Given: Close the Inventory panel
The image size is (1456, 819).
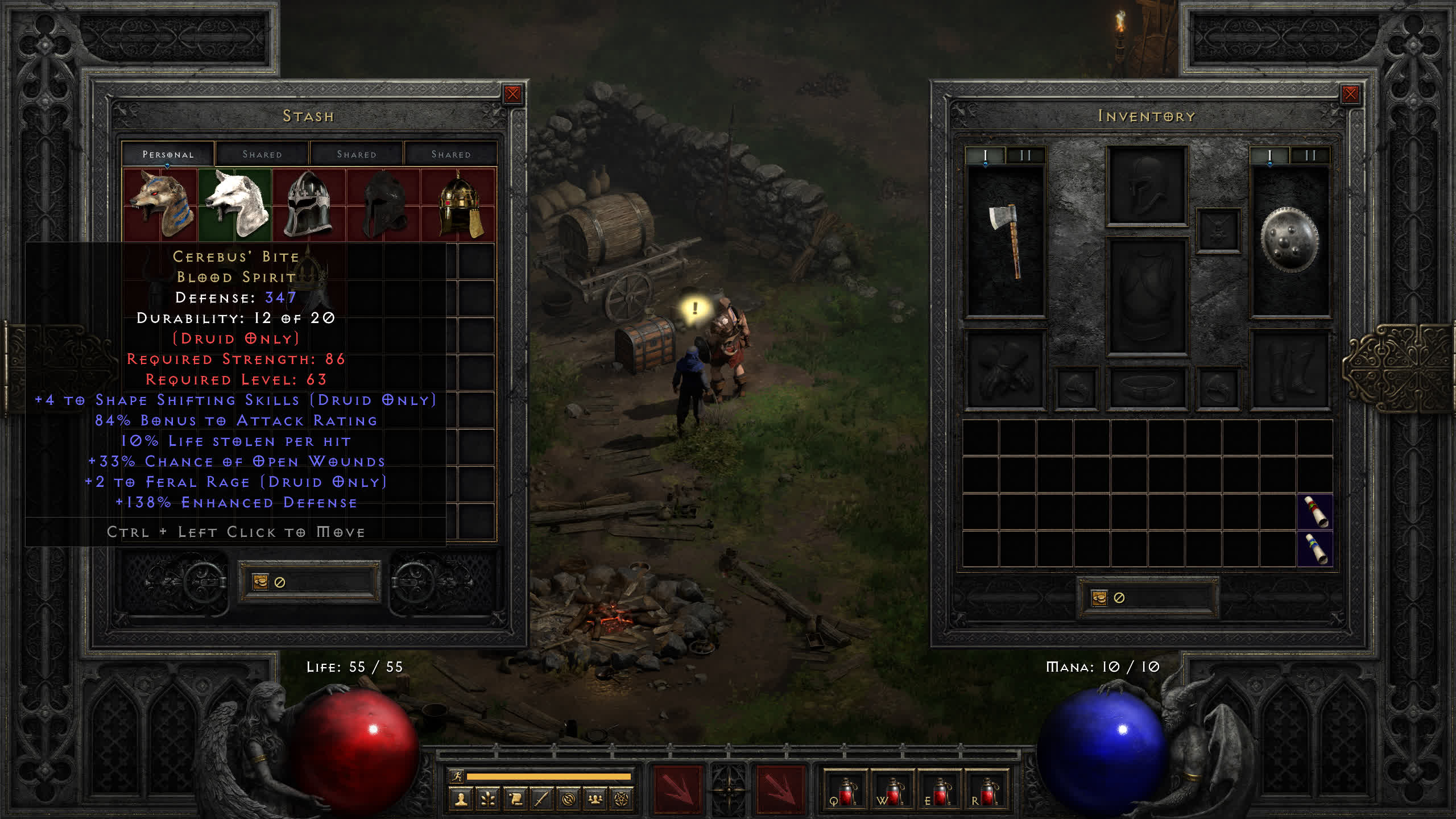Looking at the screenshot, I should pos(1350,94).
